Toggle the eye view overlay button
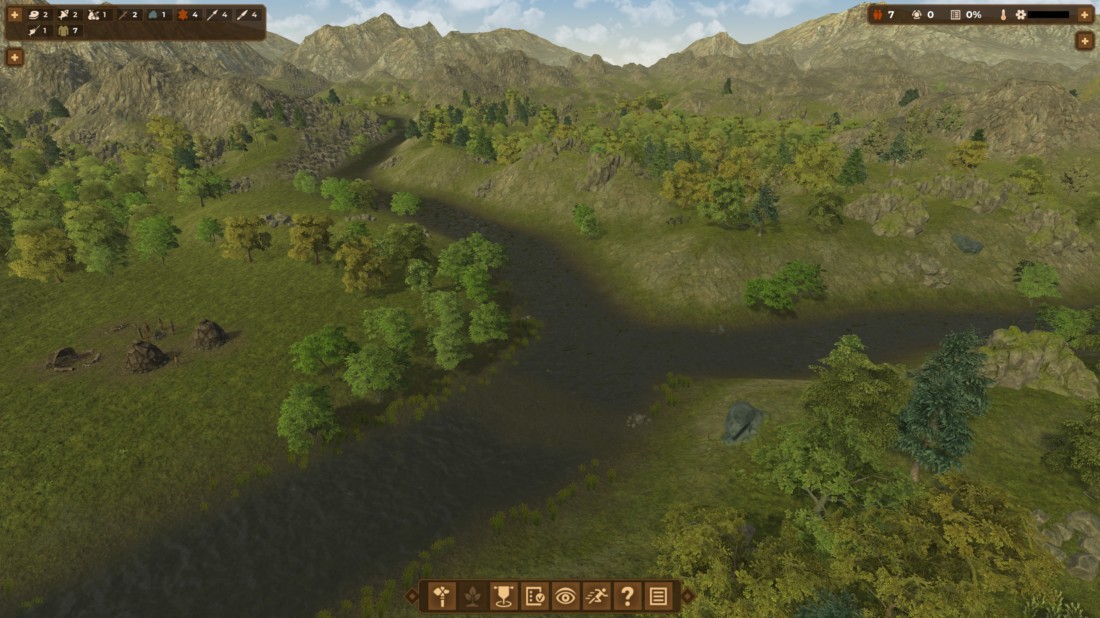 tap(565, 597)
